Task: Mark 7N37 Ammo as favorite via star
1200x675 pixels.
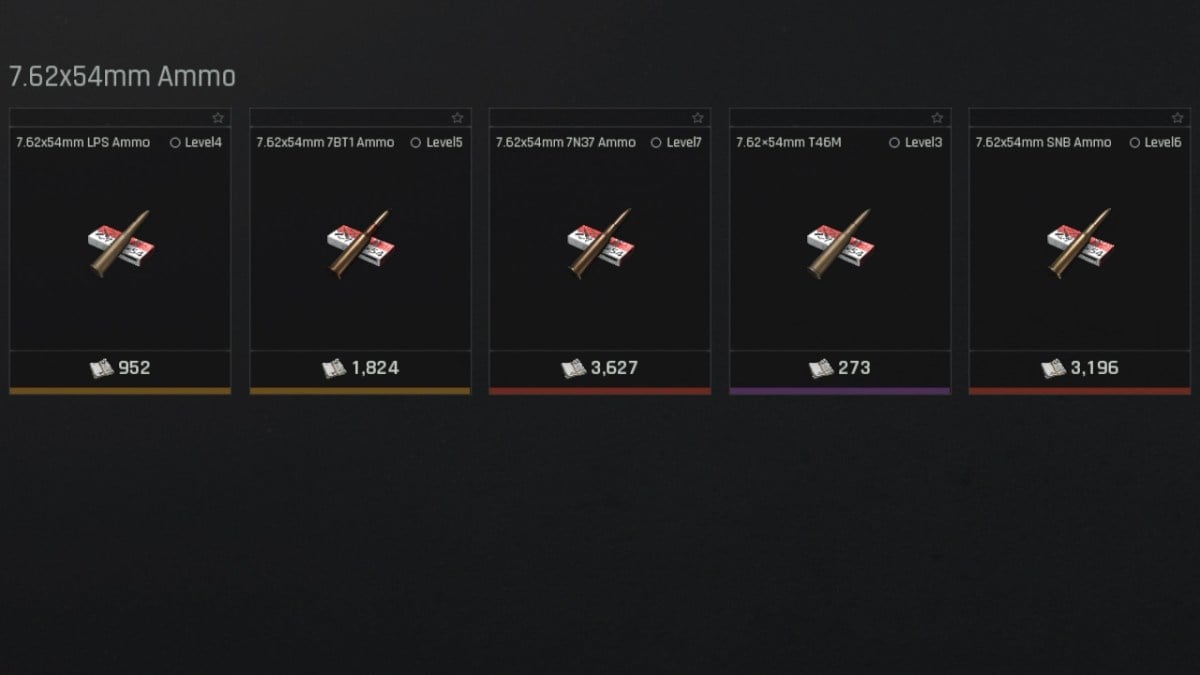Action: coord(698,118)
